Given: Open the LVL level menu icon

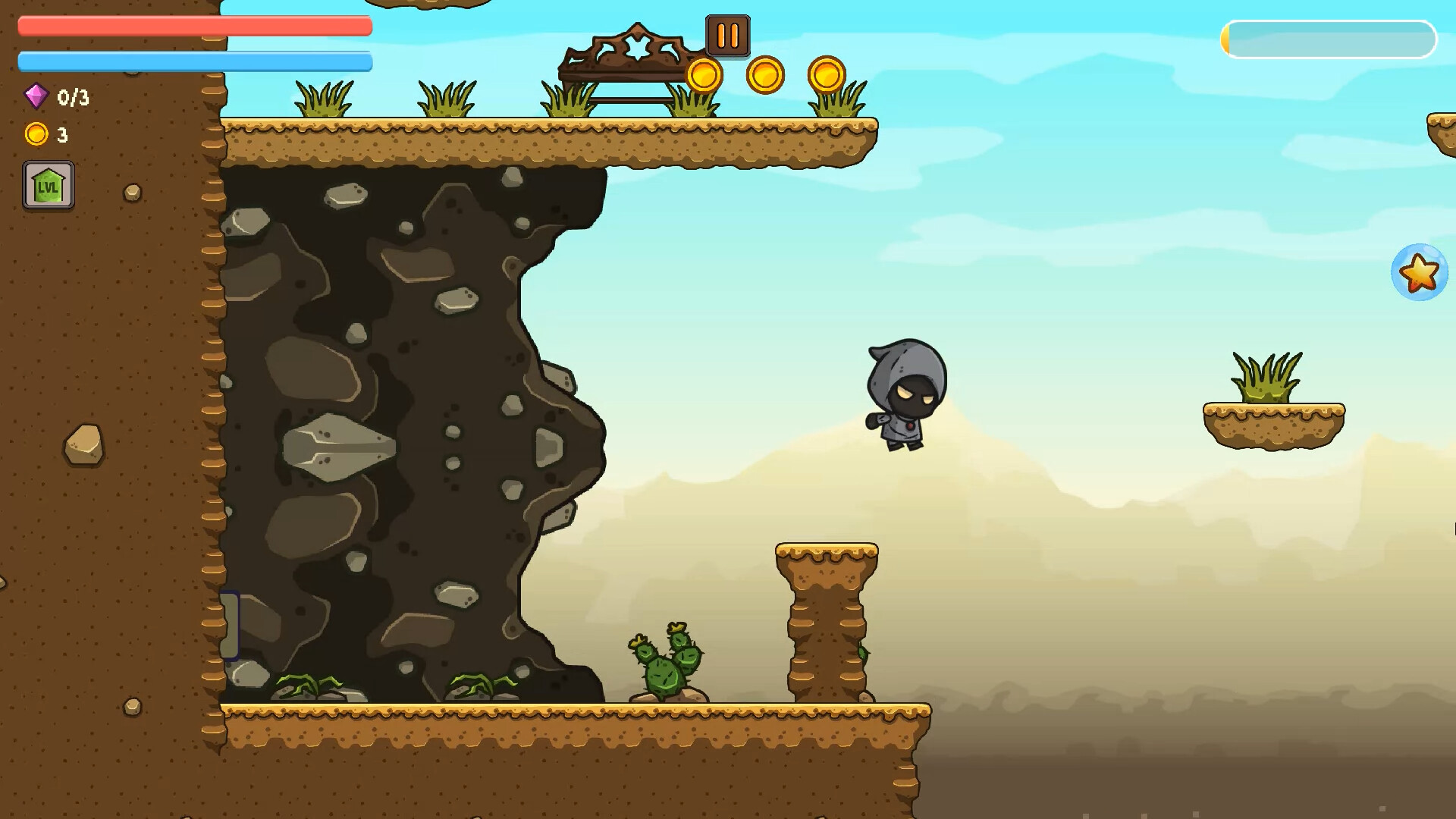Looking at the screenshot, I should click(48, 184).
